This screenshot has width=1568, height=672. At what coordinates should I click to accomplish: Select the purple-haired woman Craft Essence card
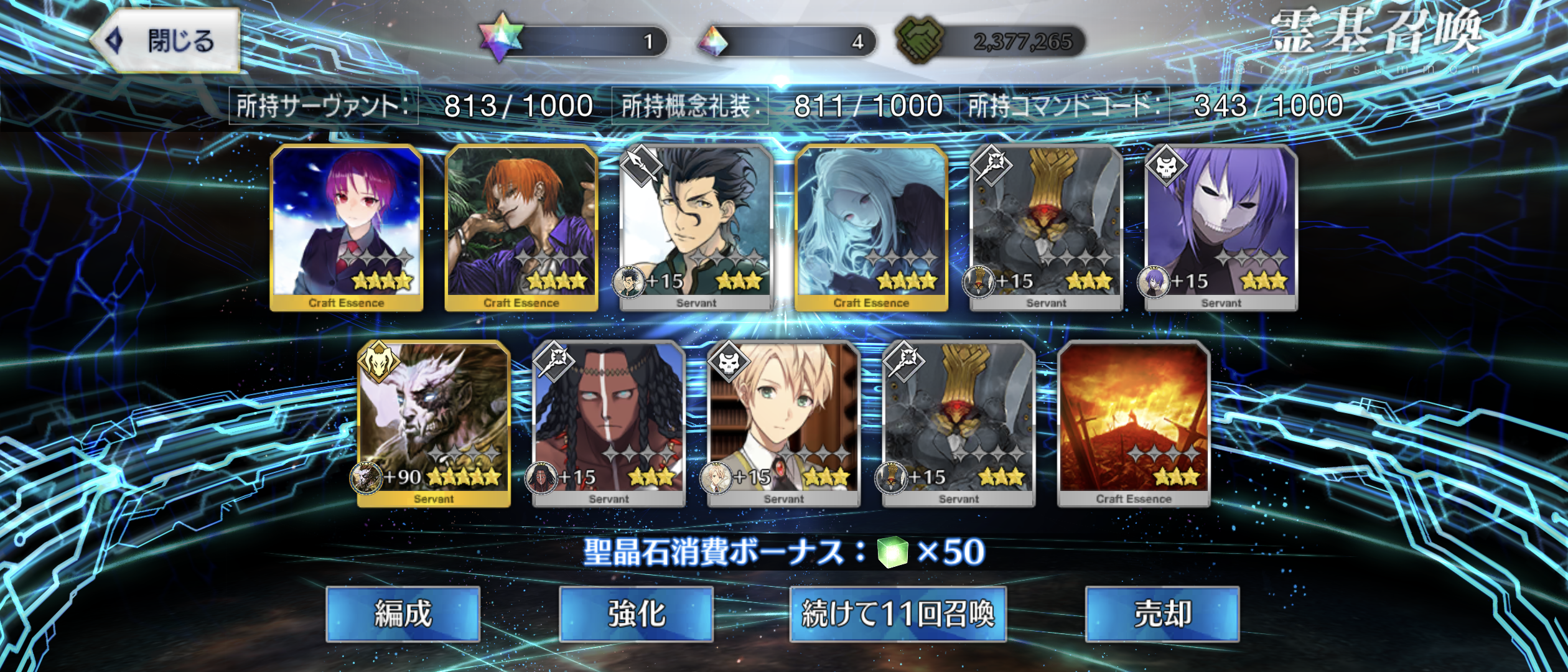click(347, 227)
